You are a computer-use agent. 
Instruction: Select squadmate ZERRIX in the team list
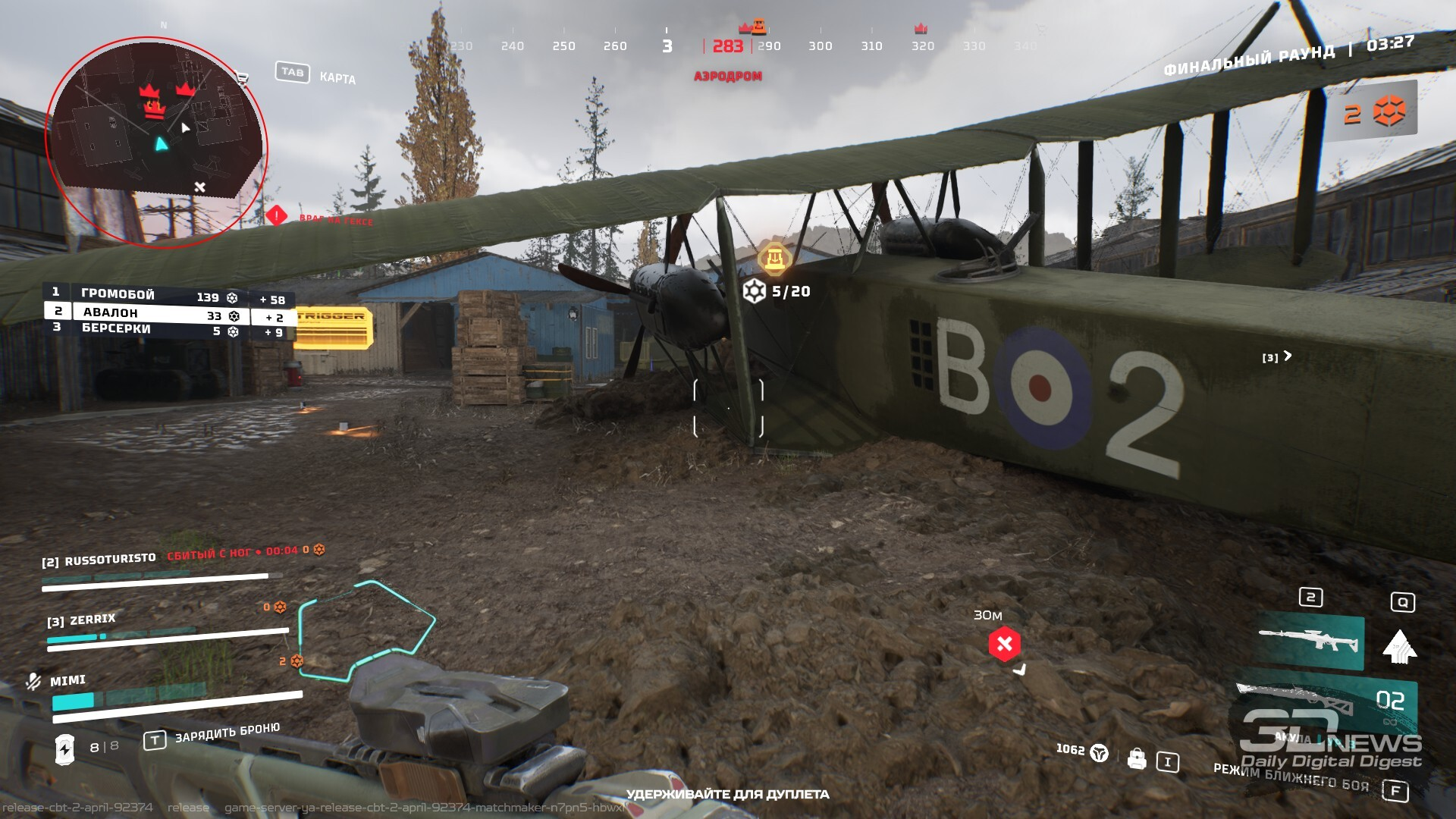92,620
